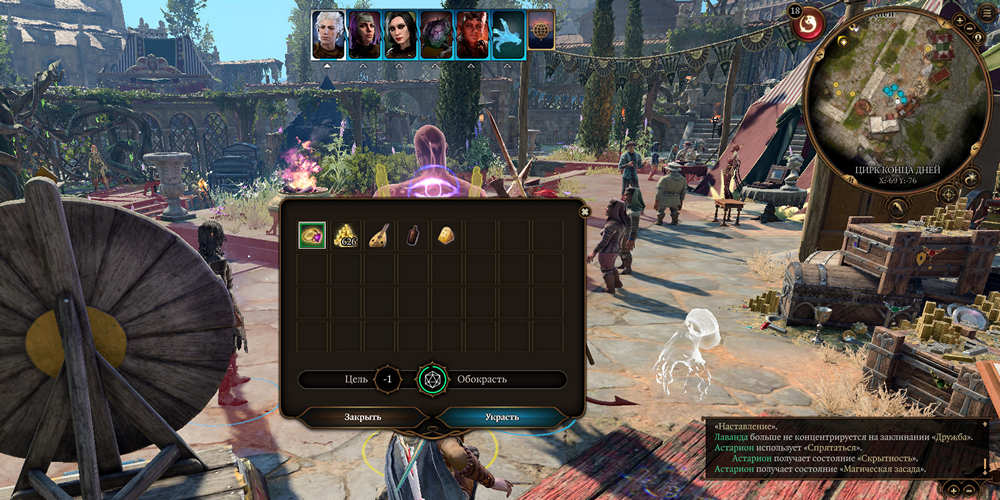The height and width of the screenshot is (500, 1000).
Task: Select the black-haired woman portrait
Action: pyautogui.click(x=400, y=35)
